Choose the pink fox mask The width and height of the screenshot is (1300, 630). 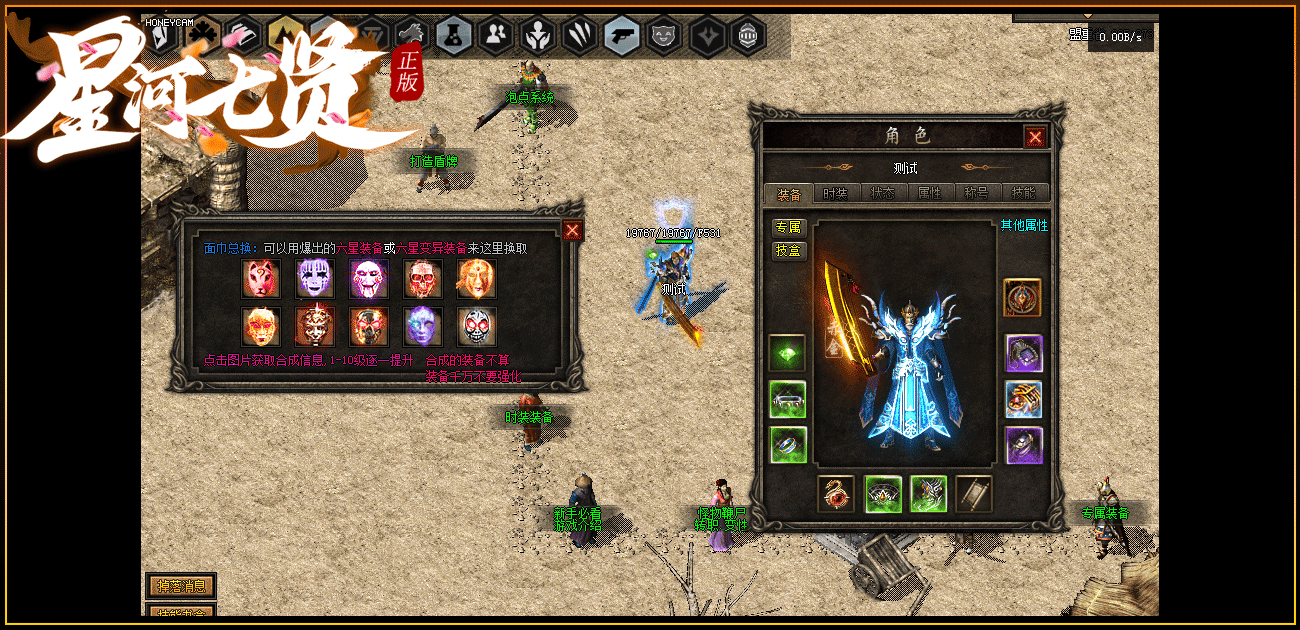[261, 279]
